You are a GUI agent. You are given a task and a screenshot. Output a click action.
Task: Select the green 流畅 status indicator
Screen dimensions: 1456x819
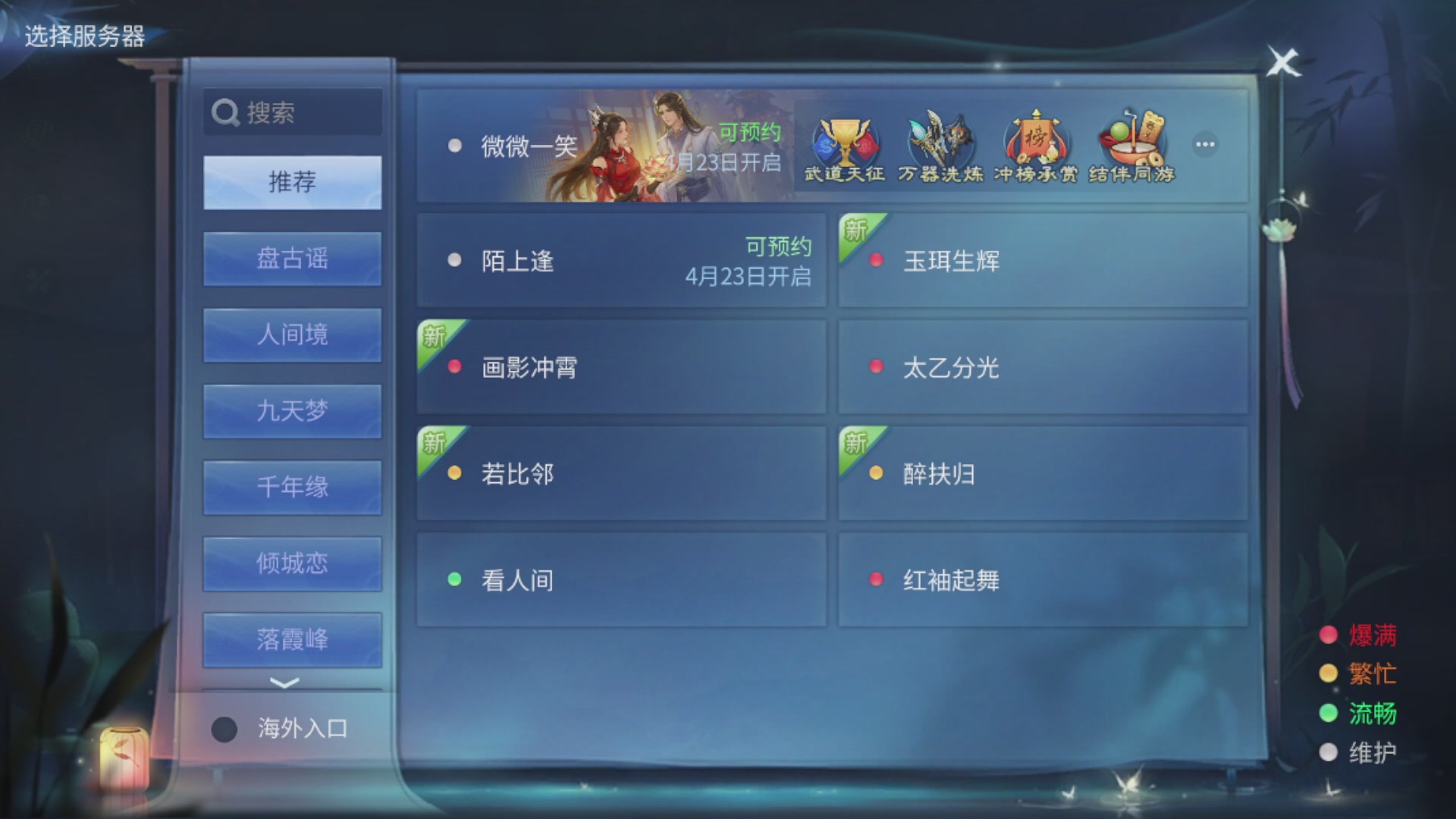pyautogui.click(x=1328, y=714)
